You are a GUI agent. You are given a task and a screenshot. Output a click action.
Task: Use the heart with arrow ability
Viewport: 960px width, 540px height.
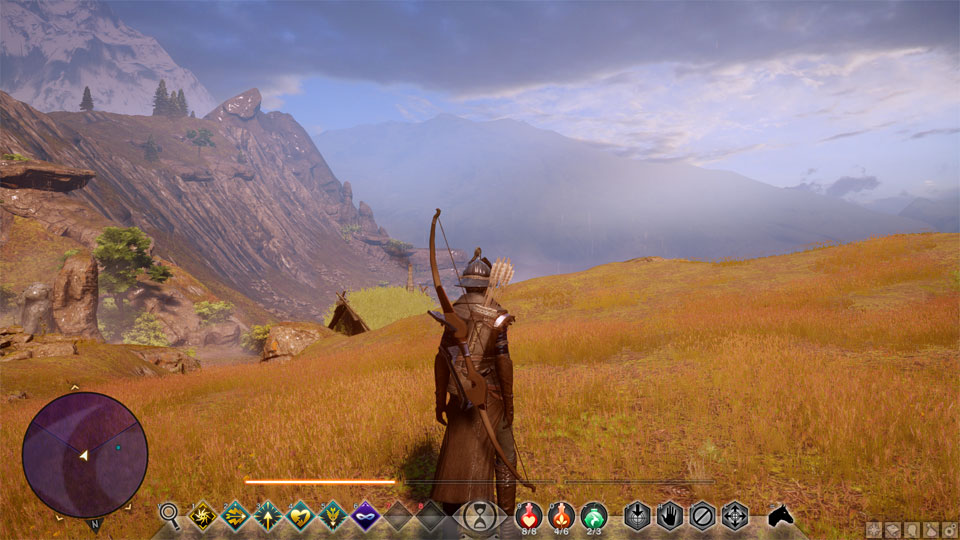tap(300, 515)
